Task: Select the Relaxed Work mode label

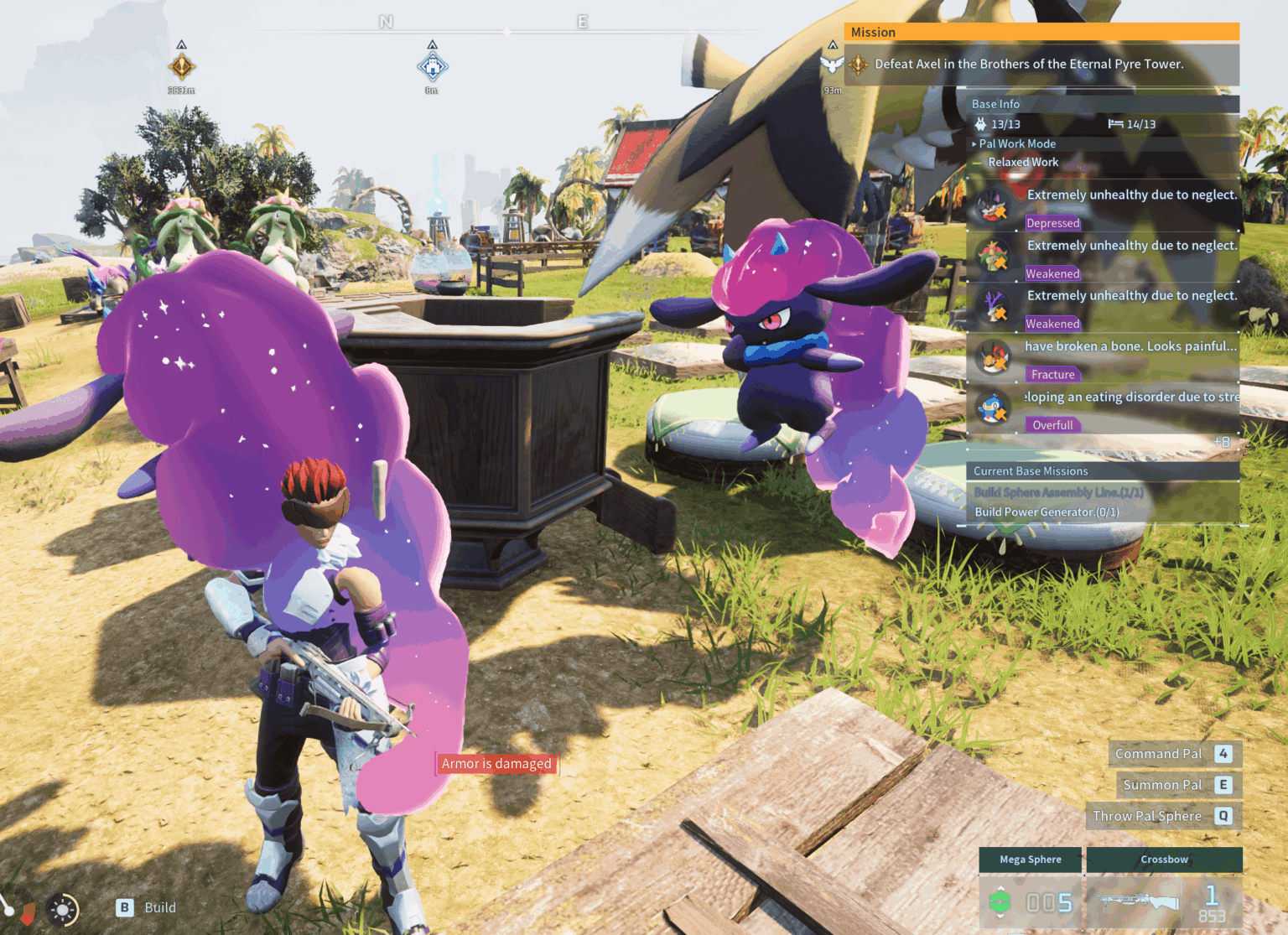Action: click(1022, 162)
